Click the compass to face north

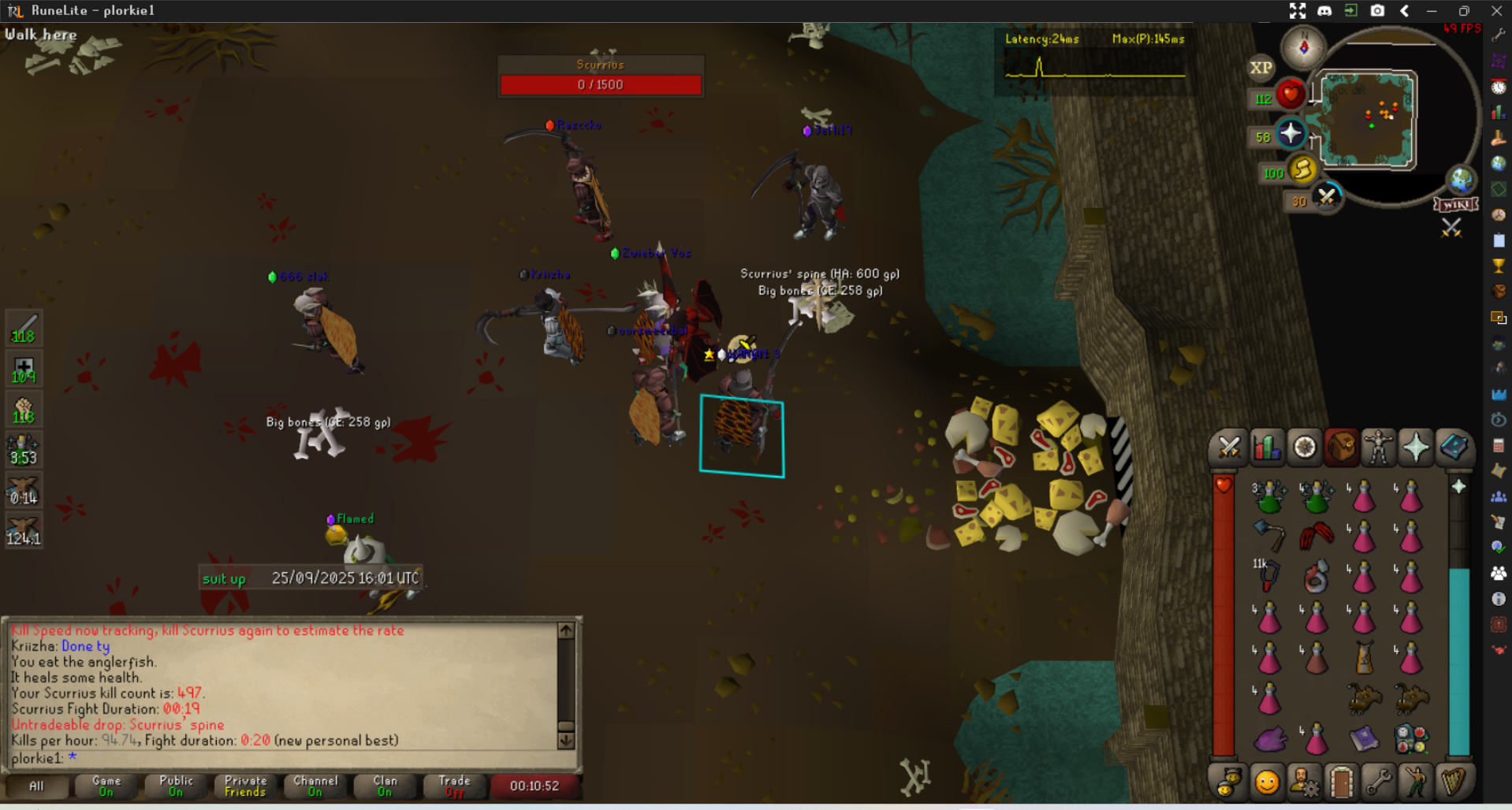1303,47
